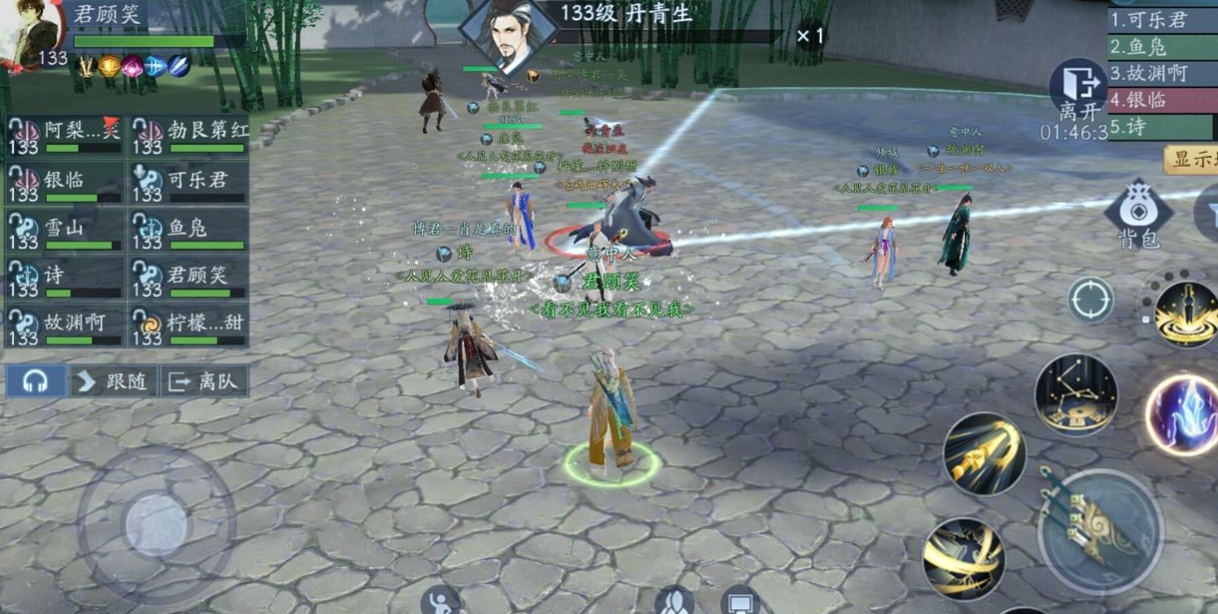Select team member 故渊啊 in party panel

pos(65,327)
